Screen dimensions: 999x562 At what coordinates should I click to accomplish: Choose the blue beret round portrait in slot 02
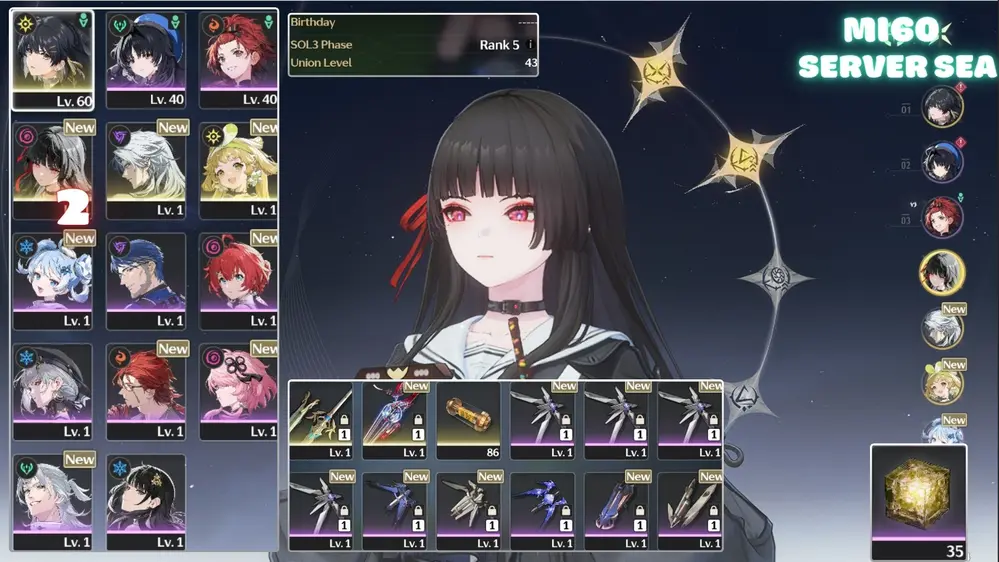941,162
